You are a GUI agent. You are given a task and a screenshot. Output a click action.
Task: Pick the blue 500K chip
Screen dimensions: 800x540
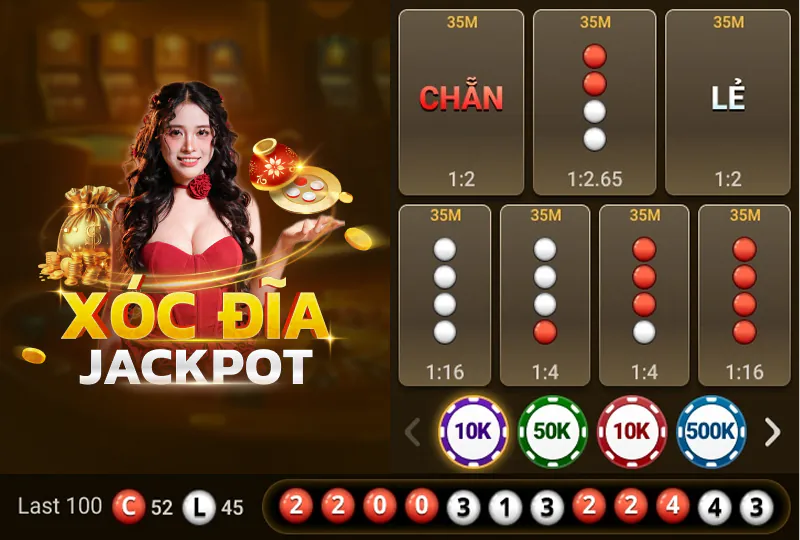click(x=711, y=432)
